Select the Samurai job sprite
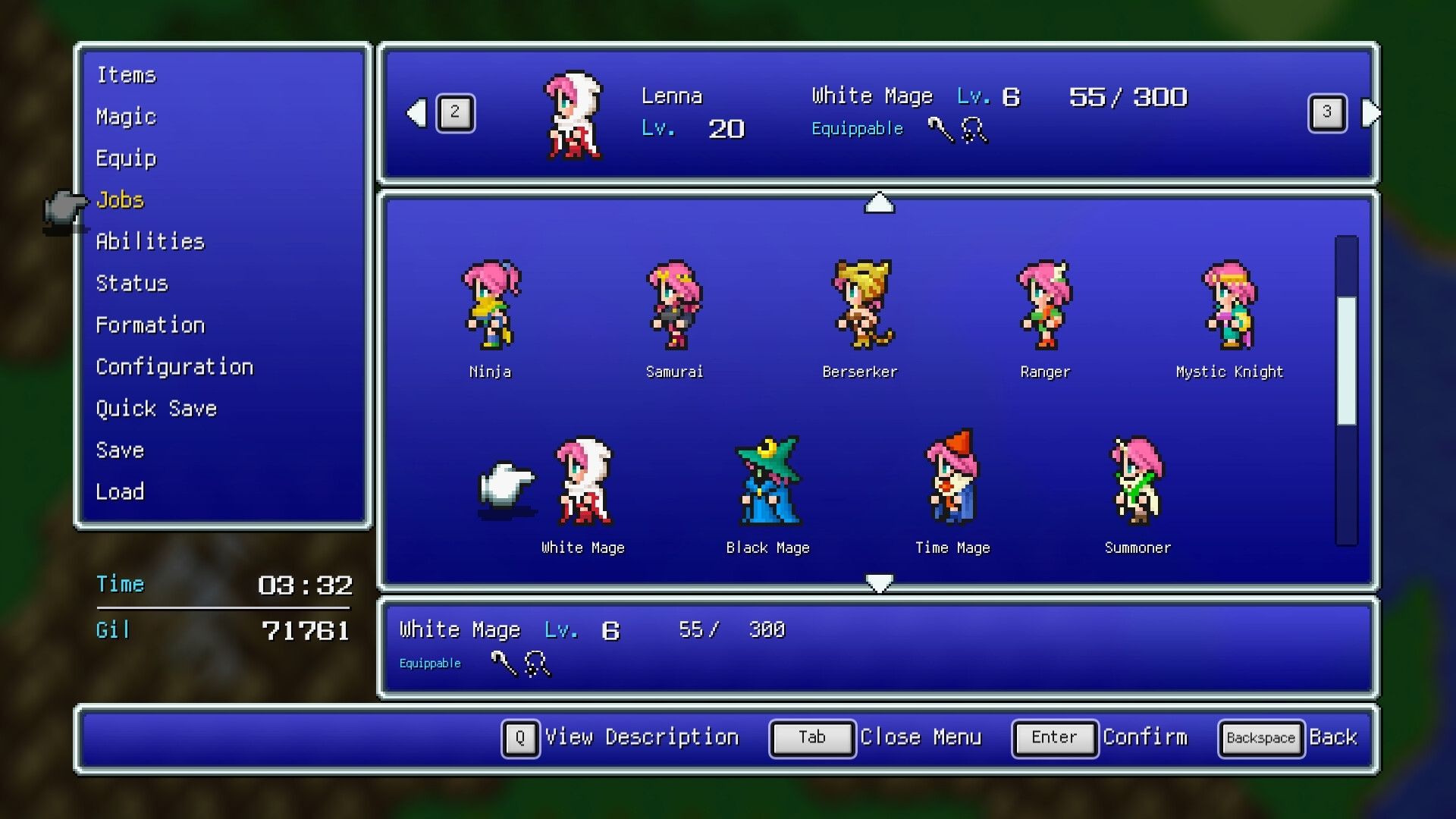Image resolution: width=1456 pixels, height=819 pixels. [x=675, y=307]
